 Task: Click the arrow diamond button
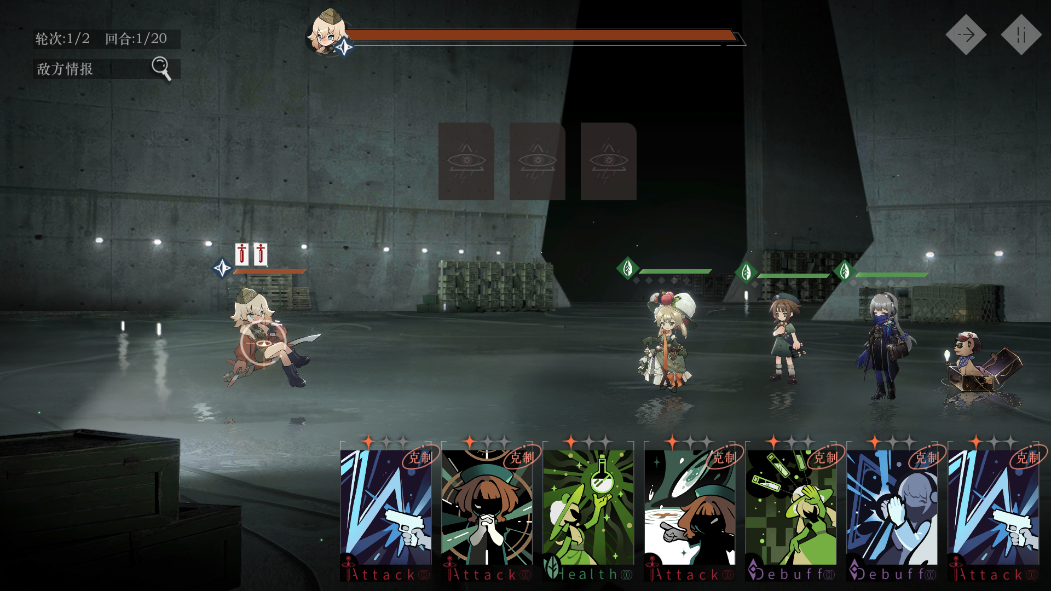(966, 34)
